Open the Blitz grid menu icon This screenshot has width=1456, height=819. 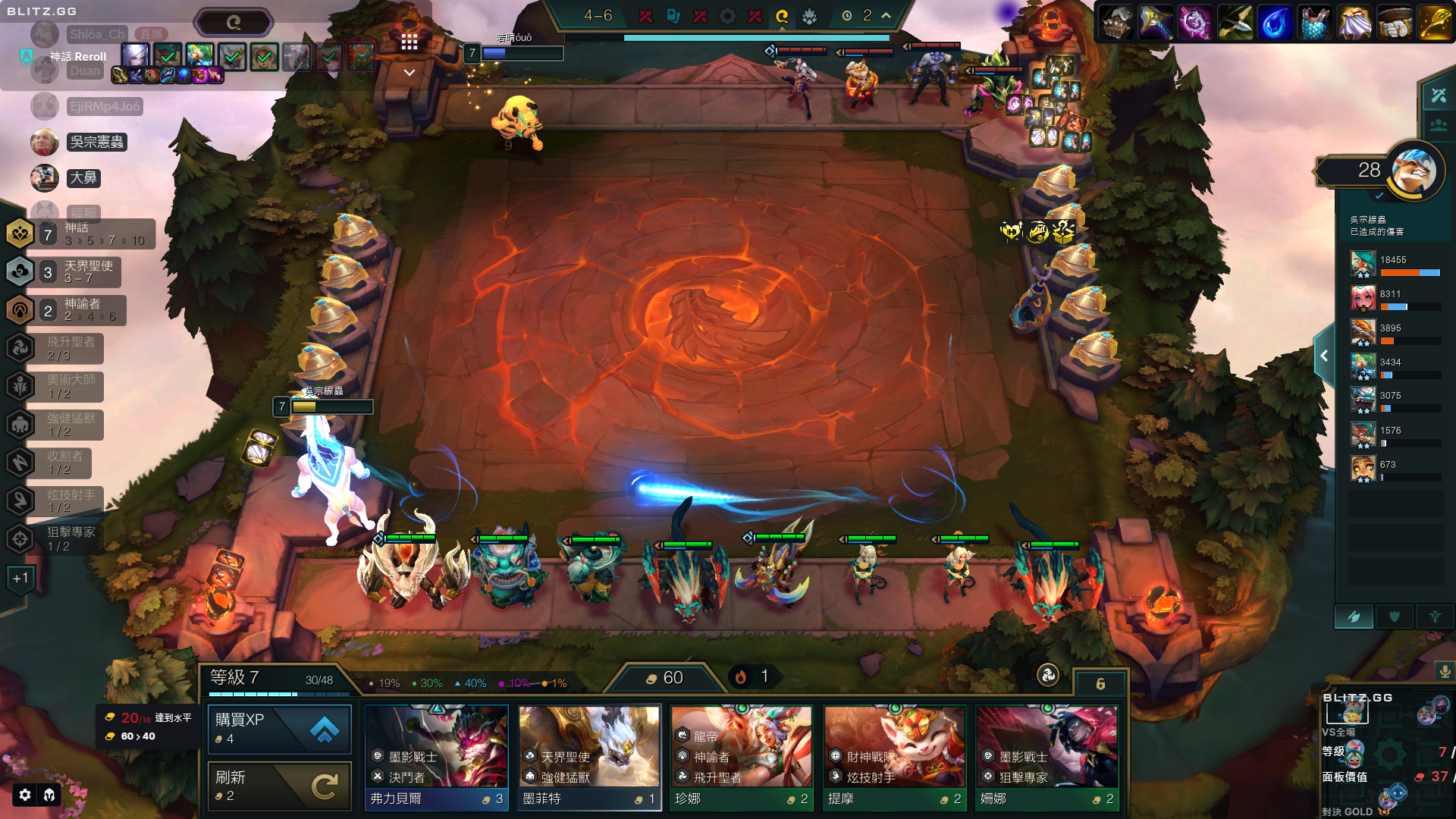tap(409, 42)
